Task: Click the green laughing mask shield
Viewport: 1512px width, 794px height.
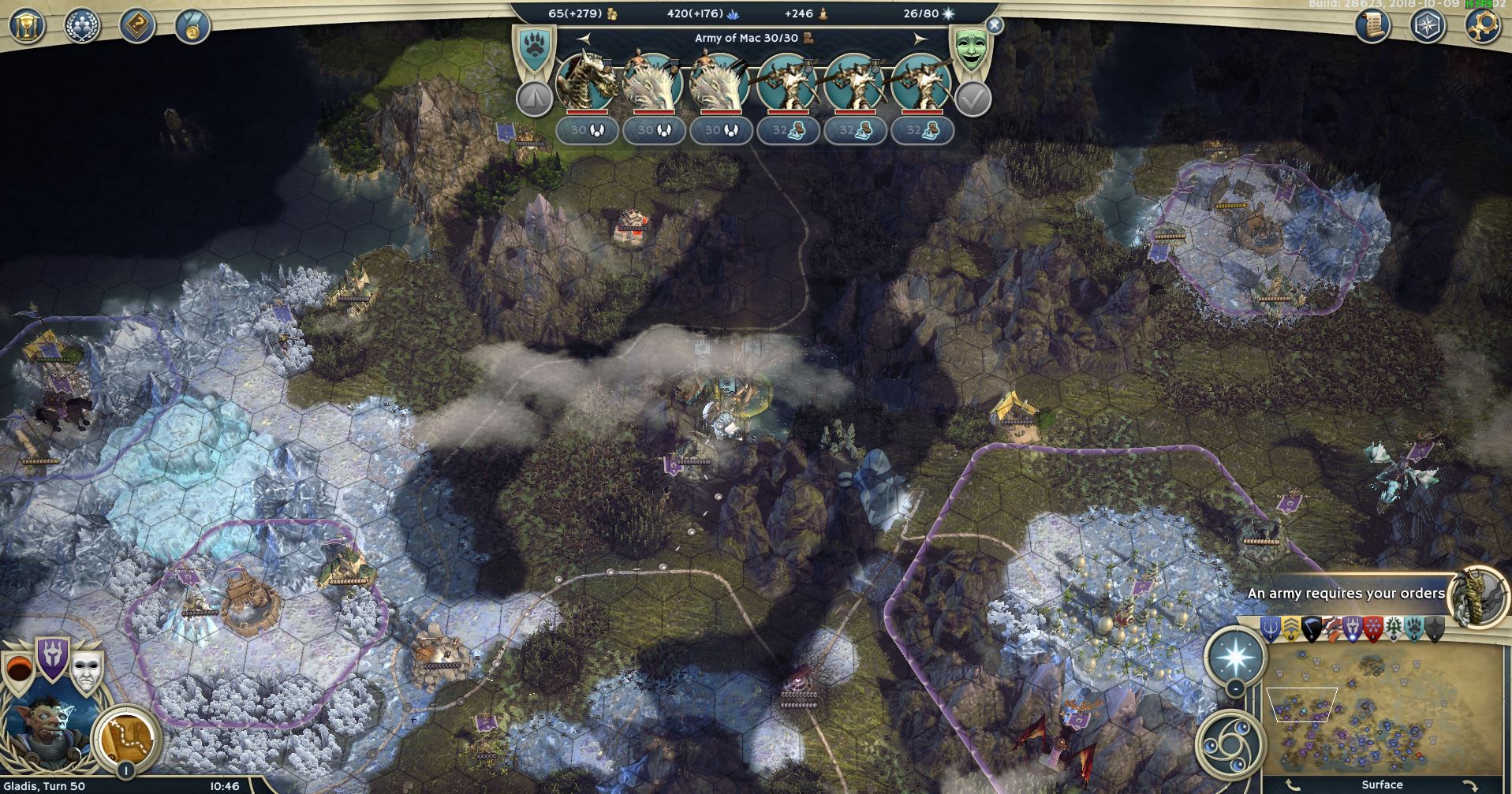Action: pyautogui.click(x=970, y=47)
